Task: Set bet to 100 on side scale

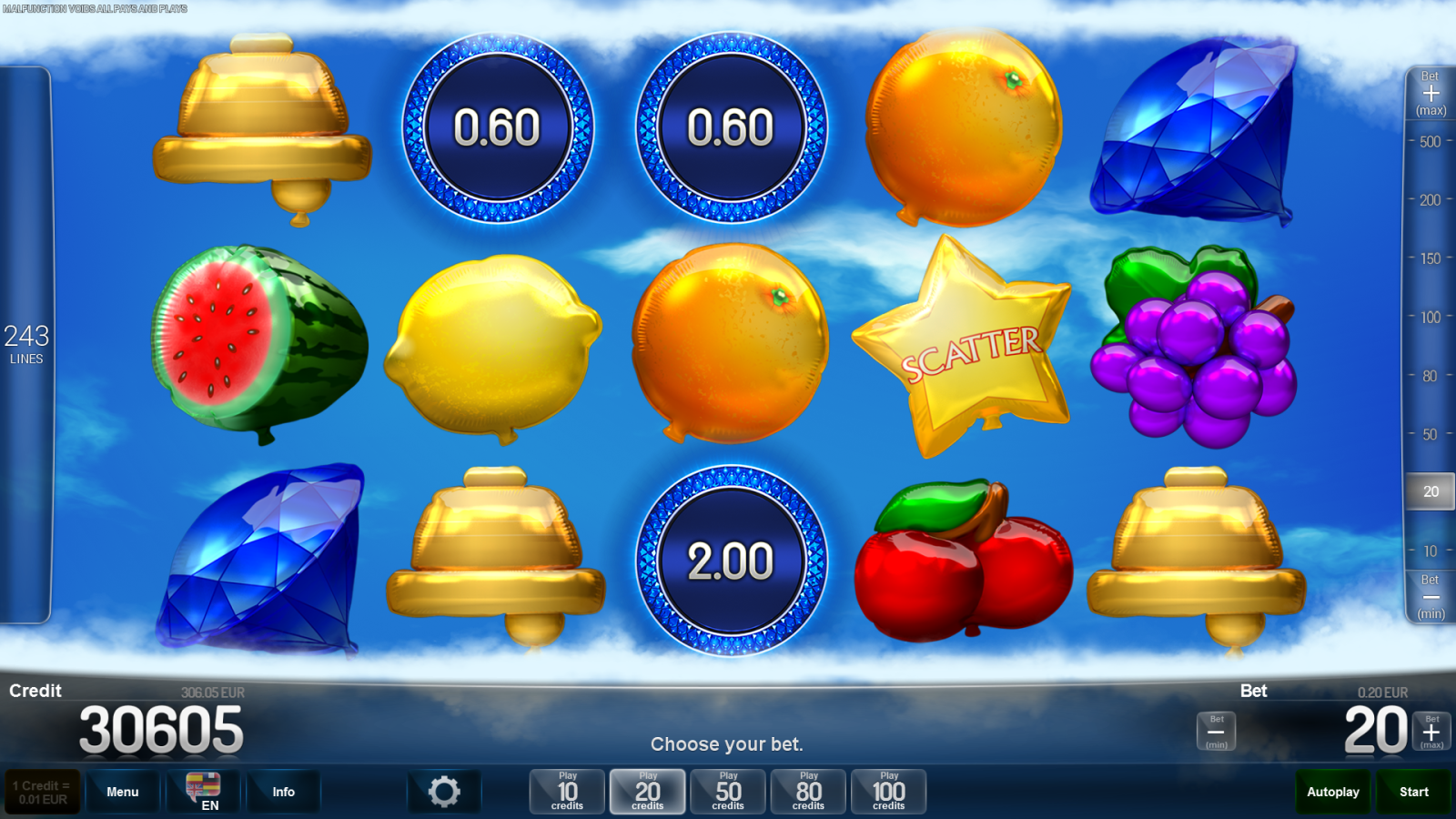Action: pos(1430,318)
